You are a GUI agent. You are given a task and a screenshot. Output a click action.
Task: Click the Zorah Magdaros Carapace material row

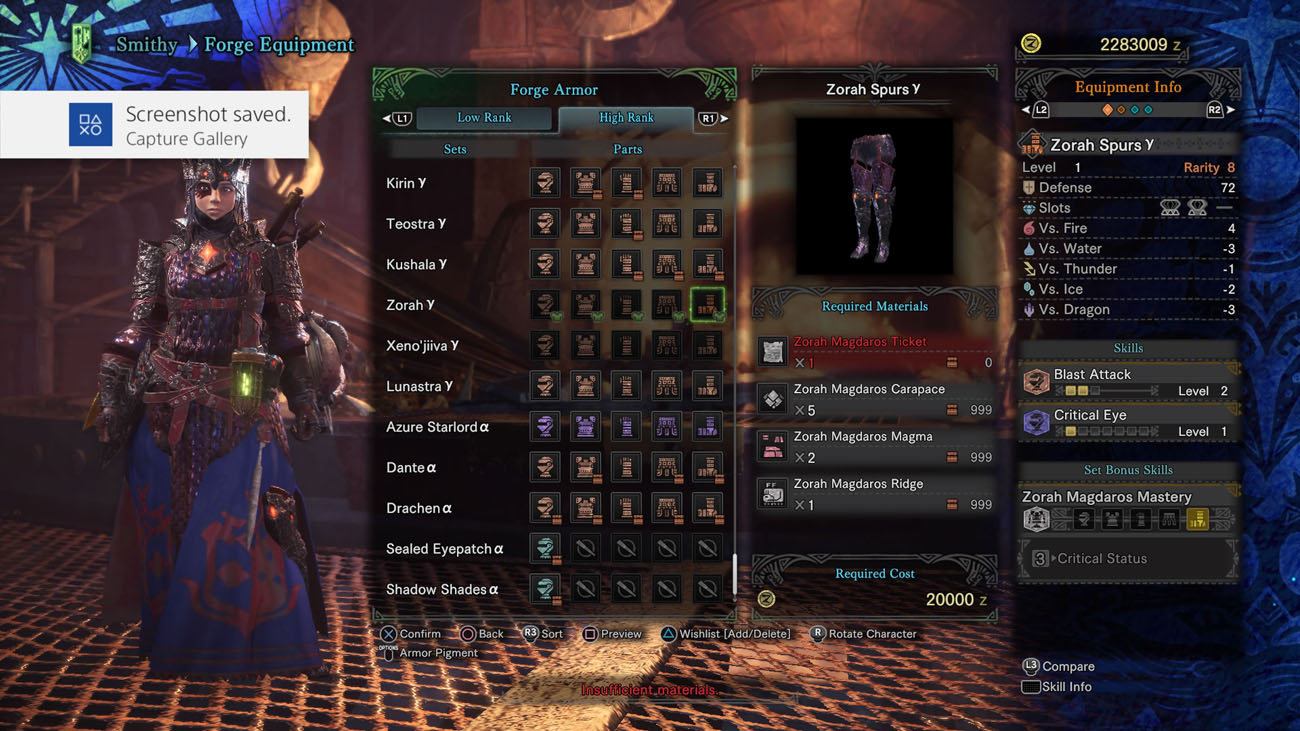[875, 399]
